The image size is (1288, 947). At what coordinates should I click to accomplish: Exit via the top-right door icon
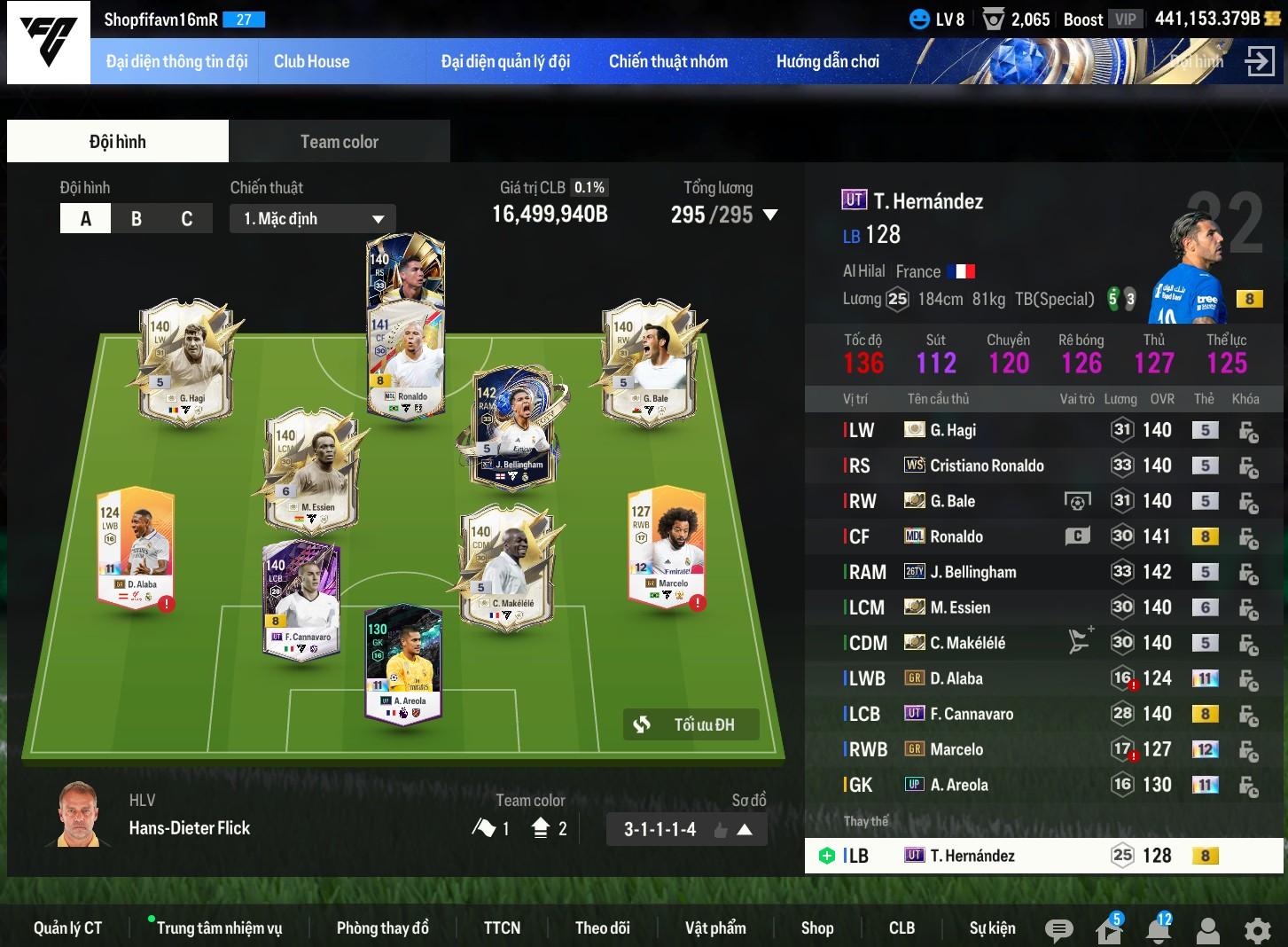[x=1259, y=62]
